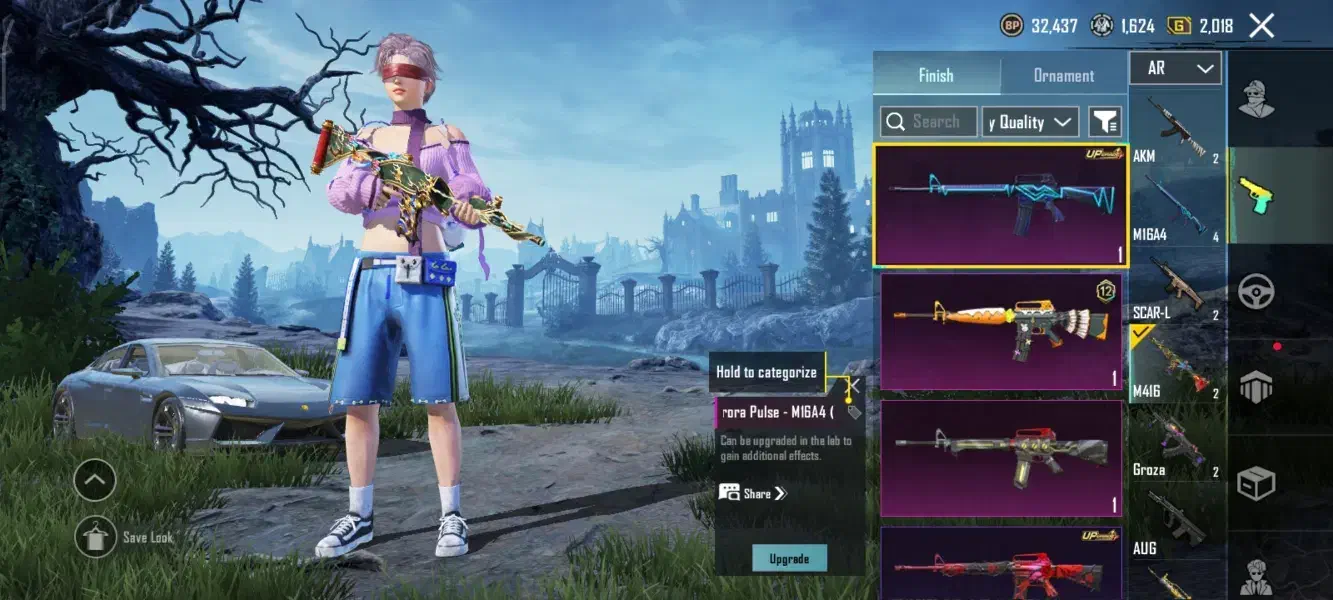Select the blue neon M16A4 finish
Screen dimensions: 1333x600
(x=1000, y=205)
